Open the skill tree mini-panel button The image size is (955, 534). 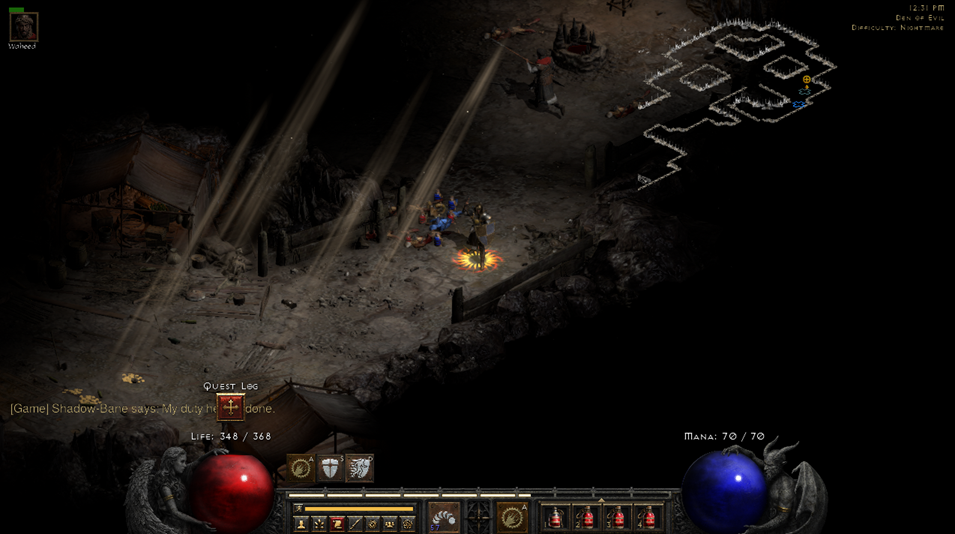319,523
